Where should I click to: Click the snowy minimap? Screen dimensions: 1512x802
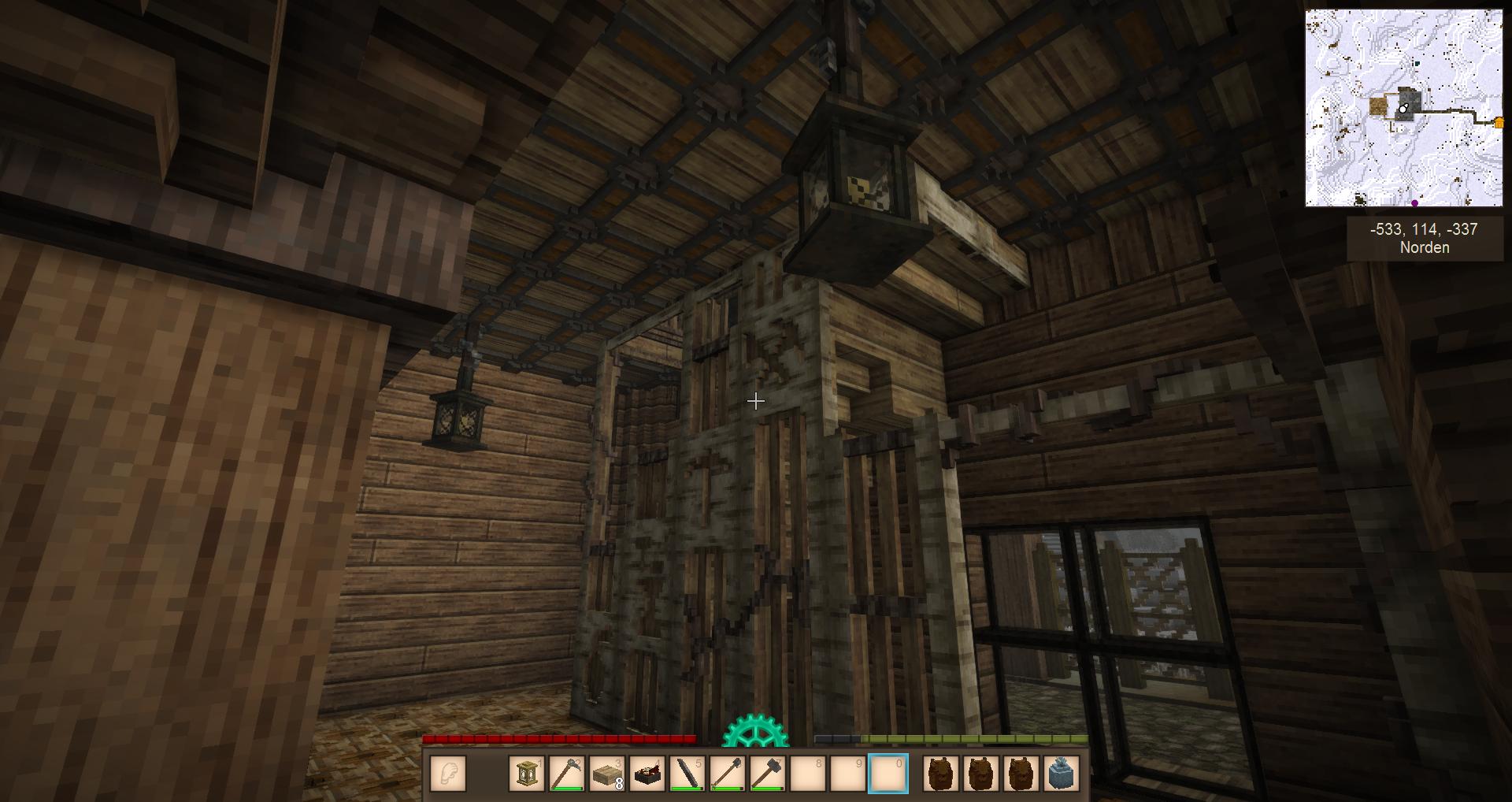1403,108
